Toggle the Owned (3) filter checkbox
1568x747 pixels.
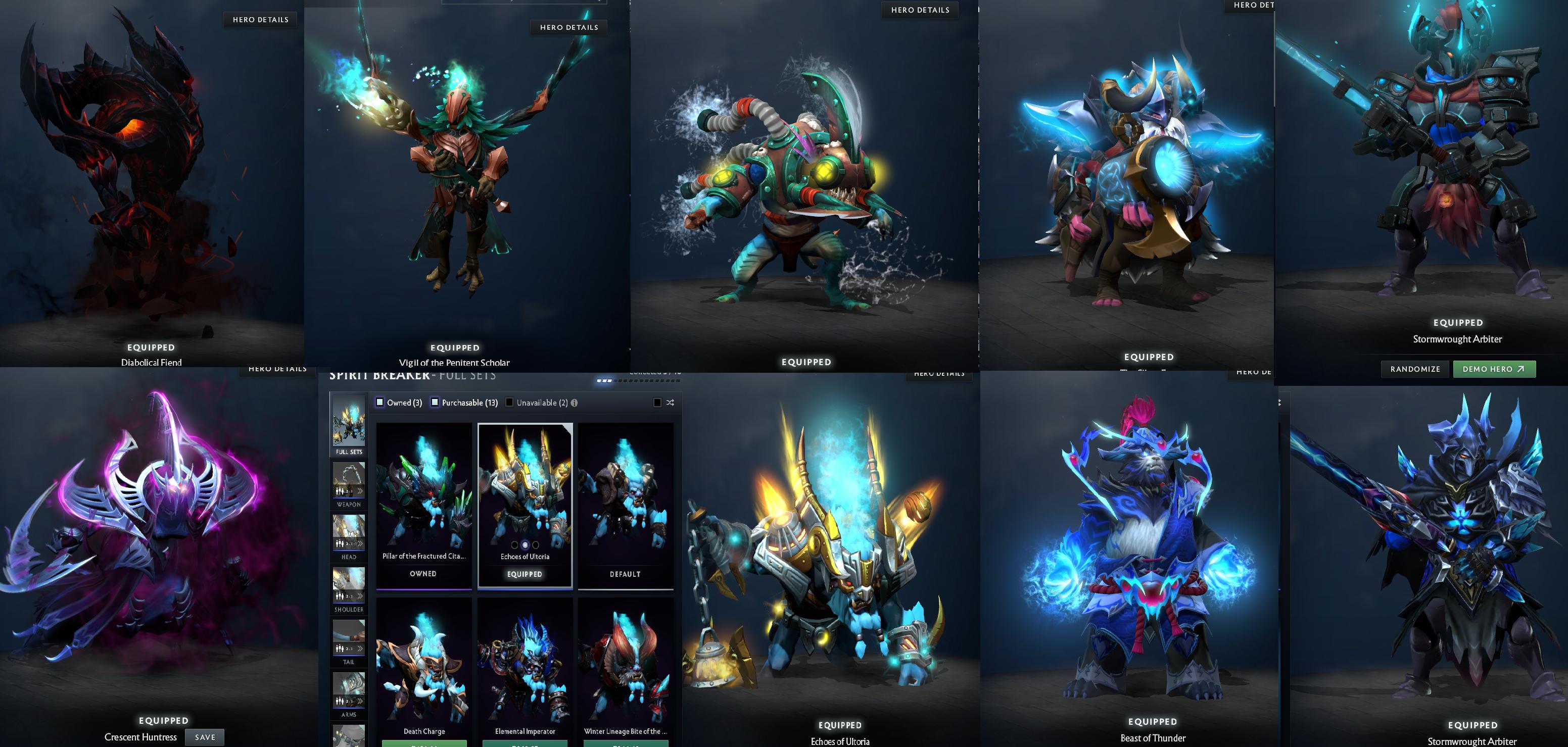coord(381,402)
